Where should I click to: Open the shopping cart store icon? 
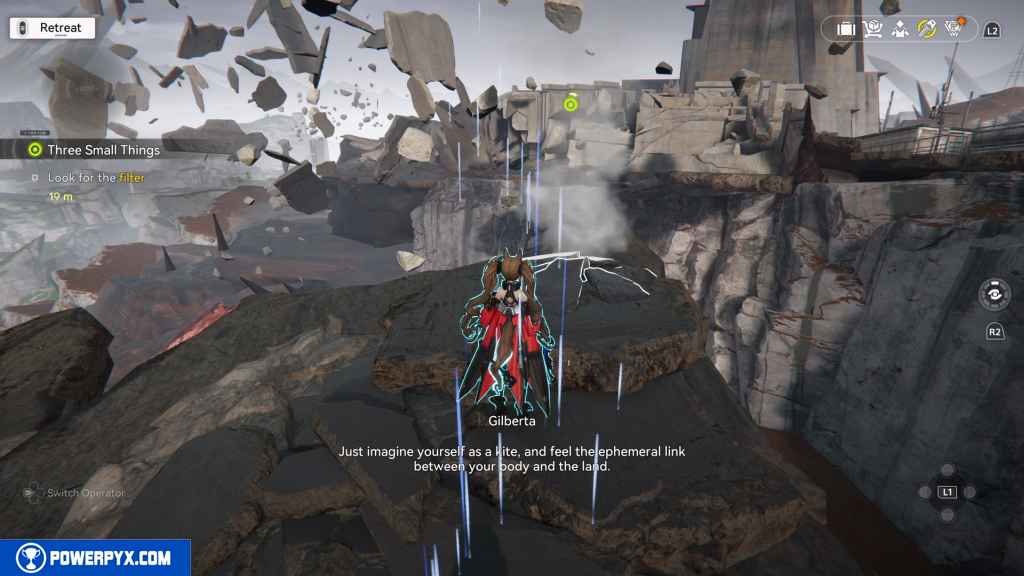tap(873, 29)
